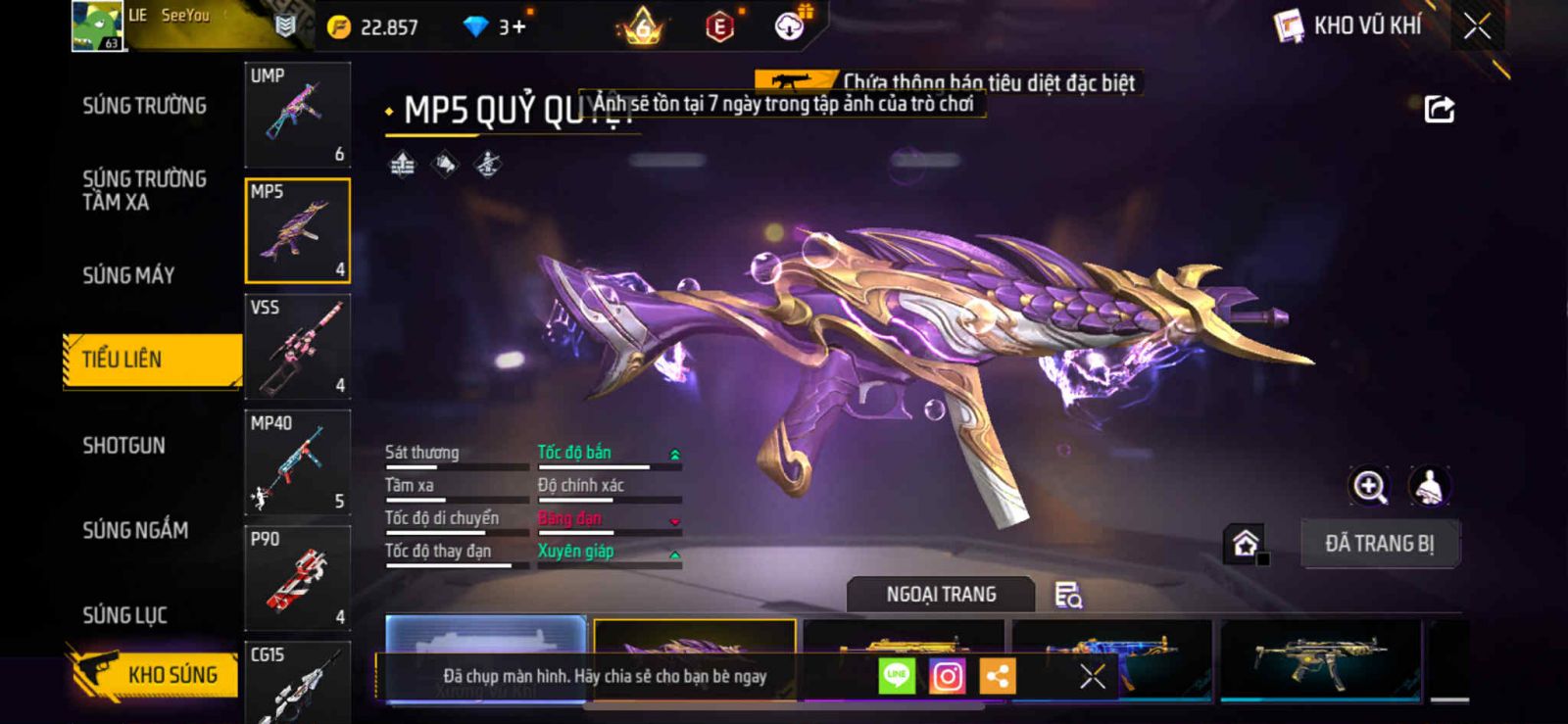The height and width of the screenshot is (724, 1568).
Task: Close the weapon vault screen
Action: coord(1478,26)
